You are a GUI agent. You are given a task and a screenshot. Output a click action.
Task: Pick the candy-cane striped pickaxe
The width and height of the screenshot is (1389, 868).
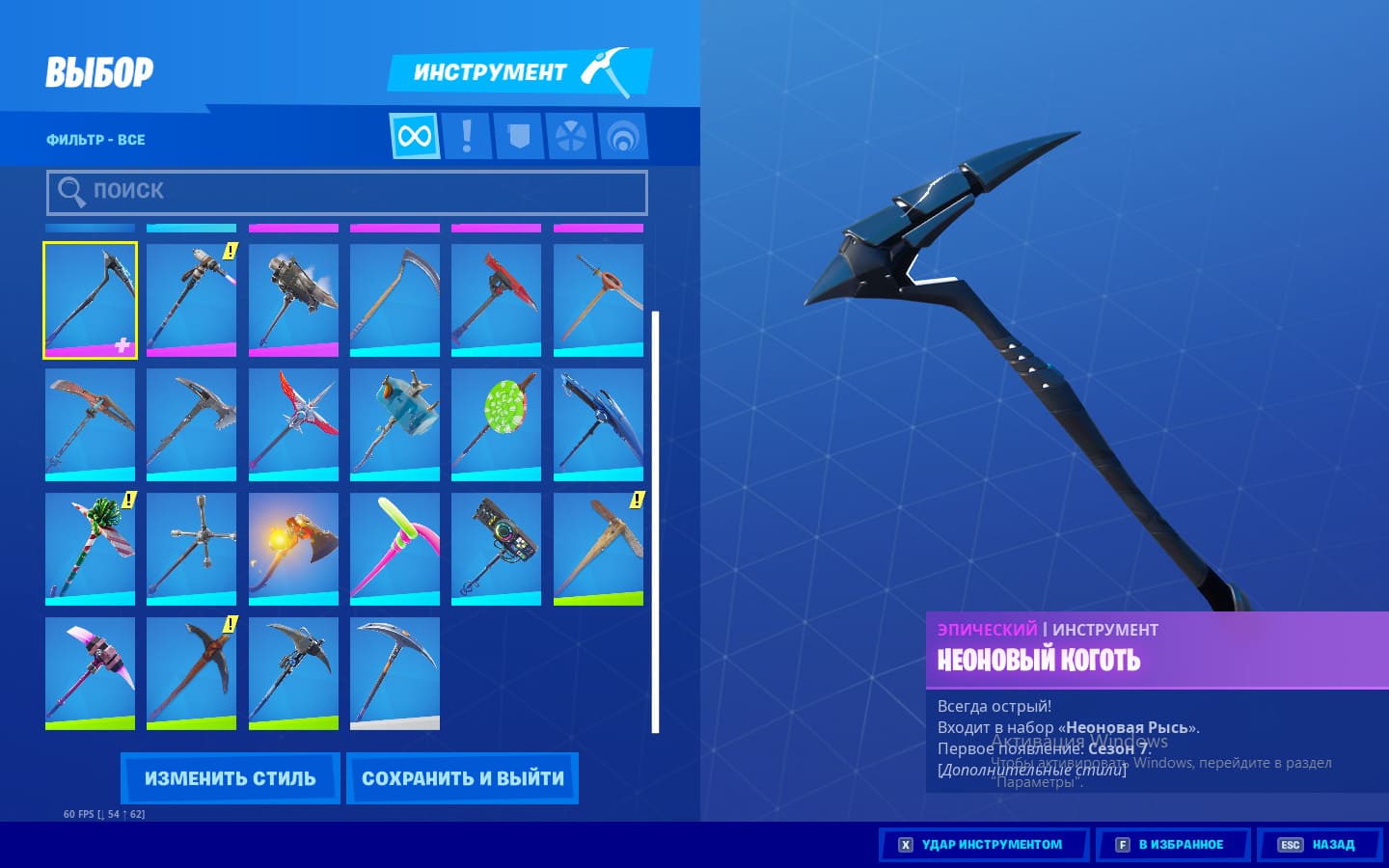click(x=90, y=549)
